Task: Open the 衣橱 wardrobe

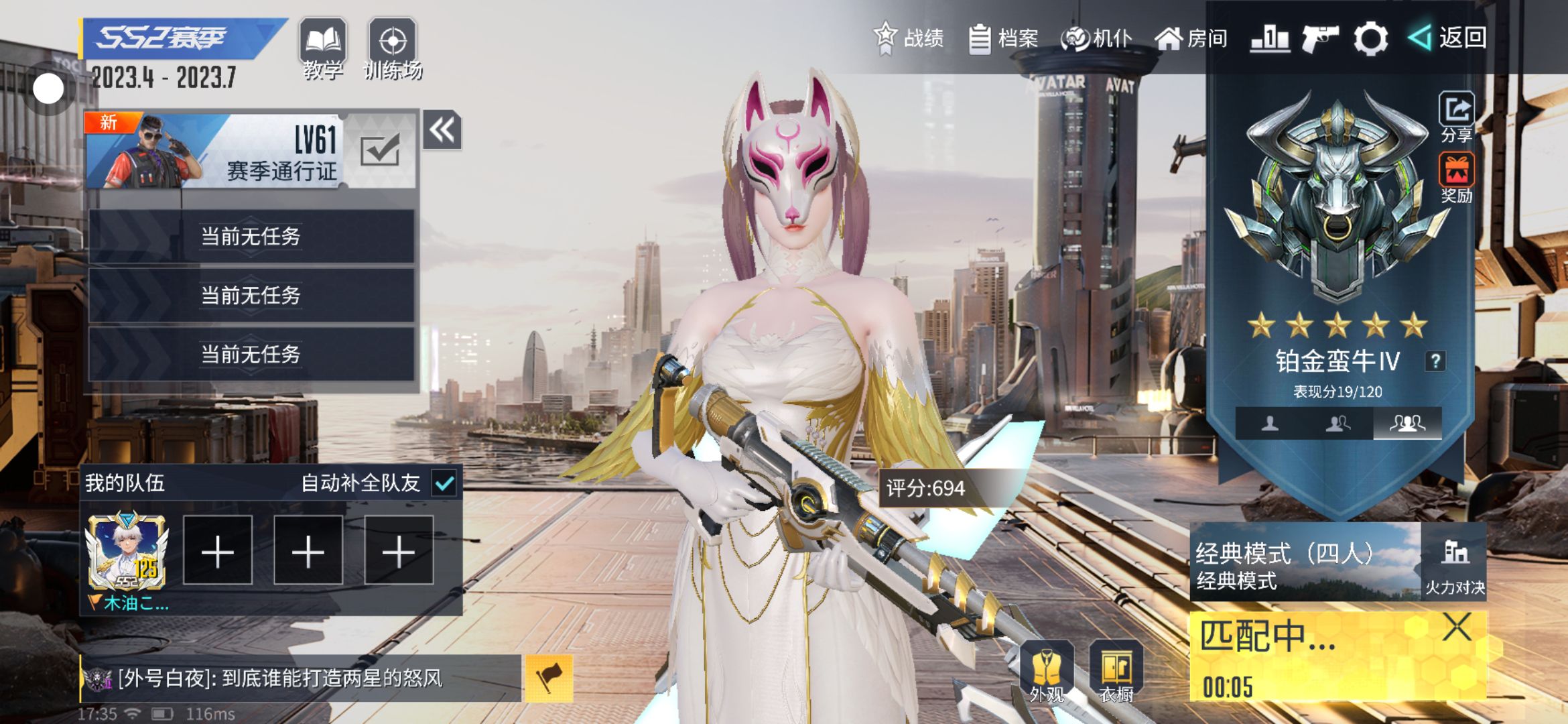Action: (1116, 672)
